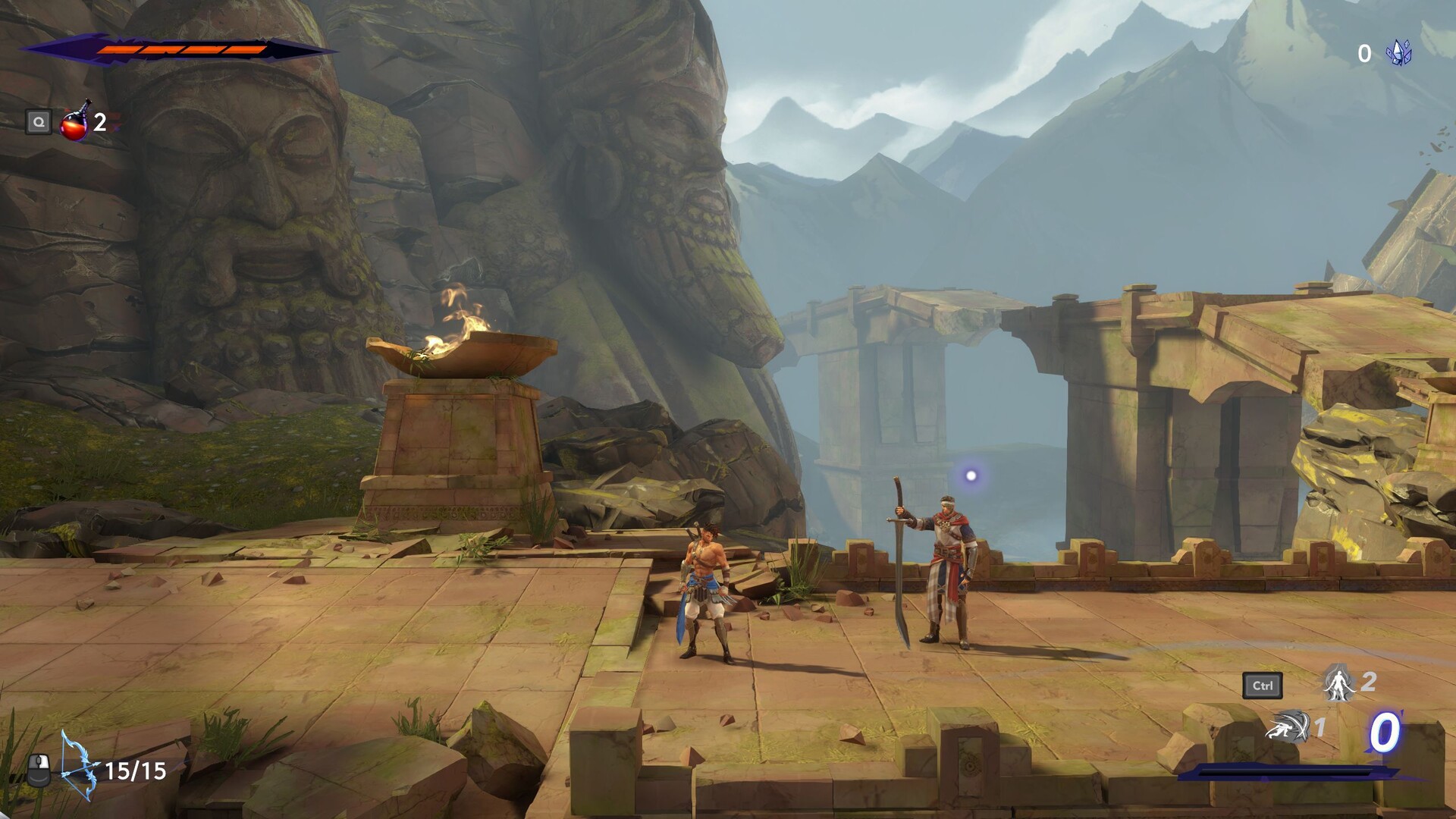Use the red healing potion icon
The height and width of the screenshot is (819, 1456).
point(74,122)
